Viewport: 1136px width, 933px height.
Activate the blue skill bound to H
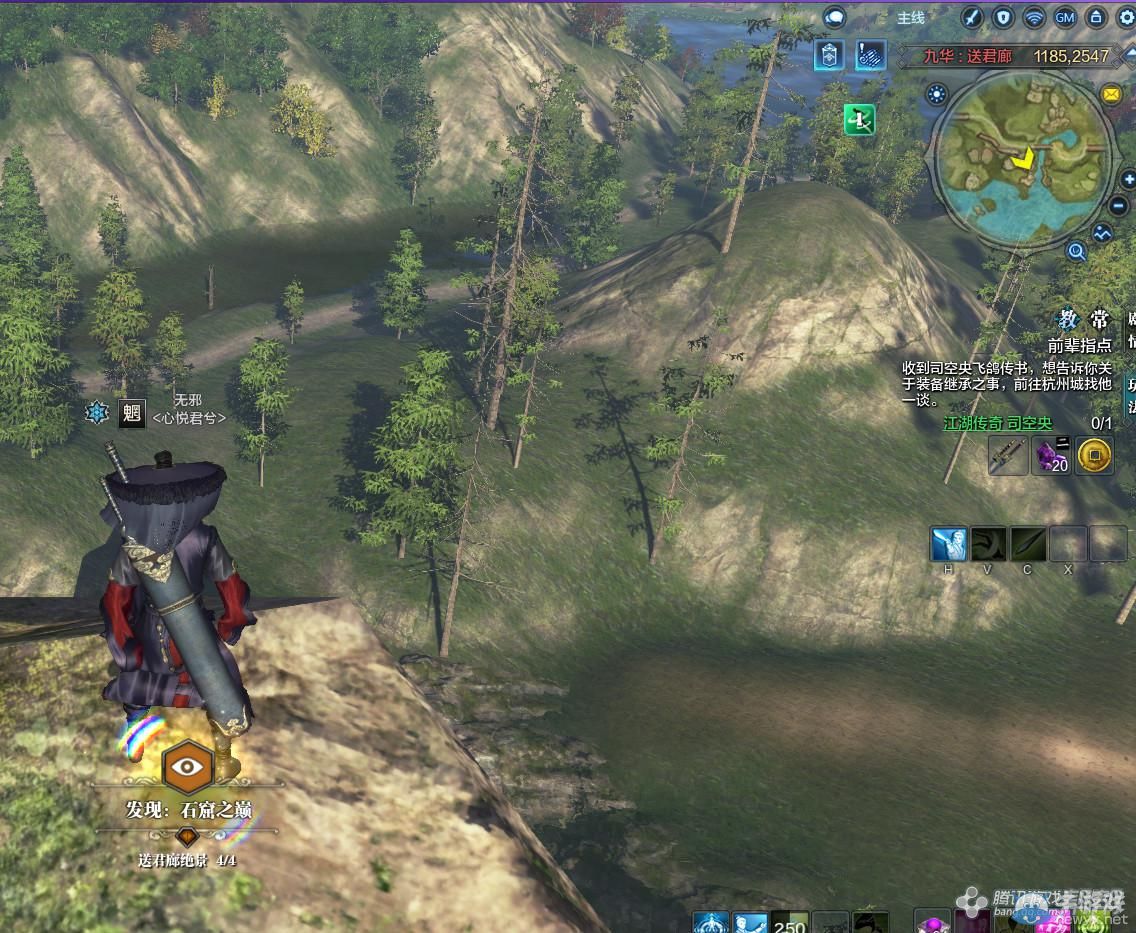click(948, 544)
